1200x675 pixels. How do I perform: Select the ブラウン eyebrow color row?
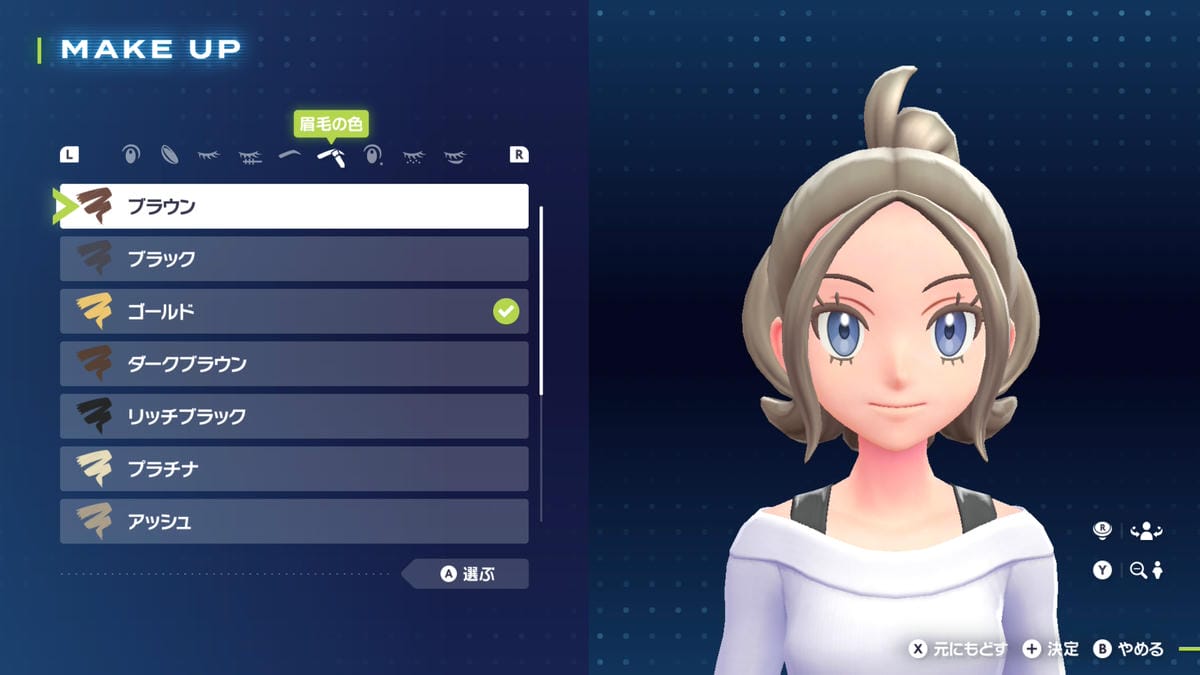tap(293, 207)
